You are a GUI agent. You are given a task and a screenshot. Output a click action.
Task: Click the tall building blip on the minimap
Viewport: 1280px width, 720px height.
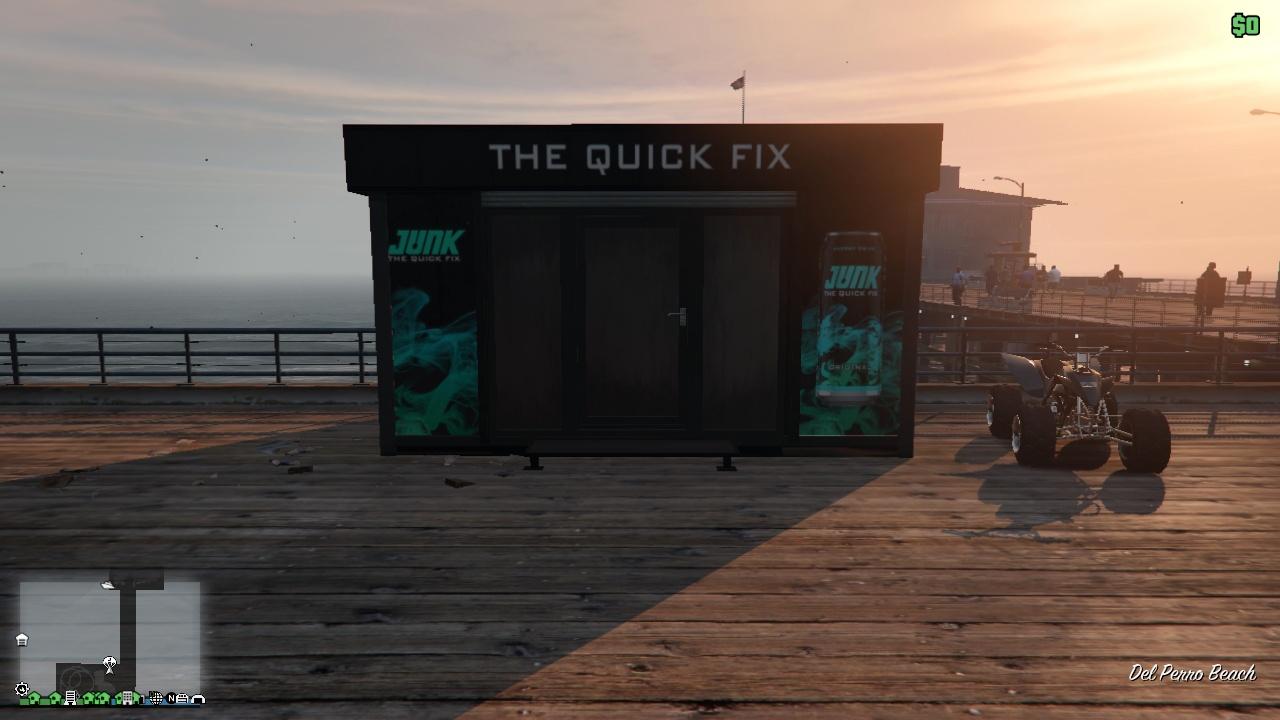71,697
